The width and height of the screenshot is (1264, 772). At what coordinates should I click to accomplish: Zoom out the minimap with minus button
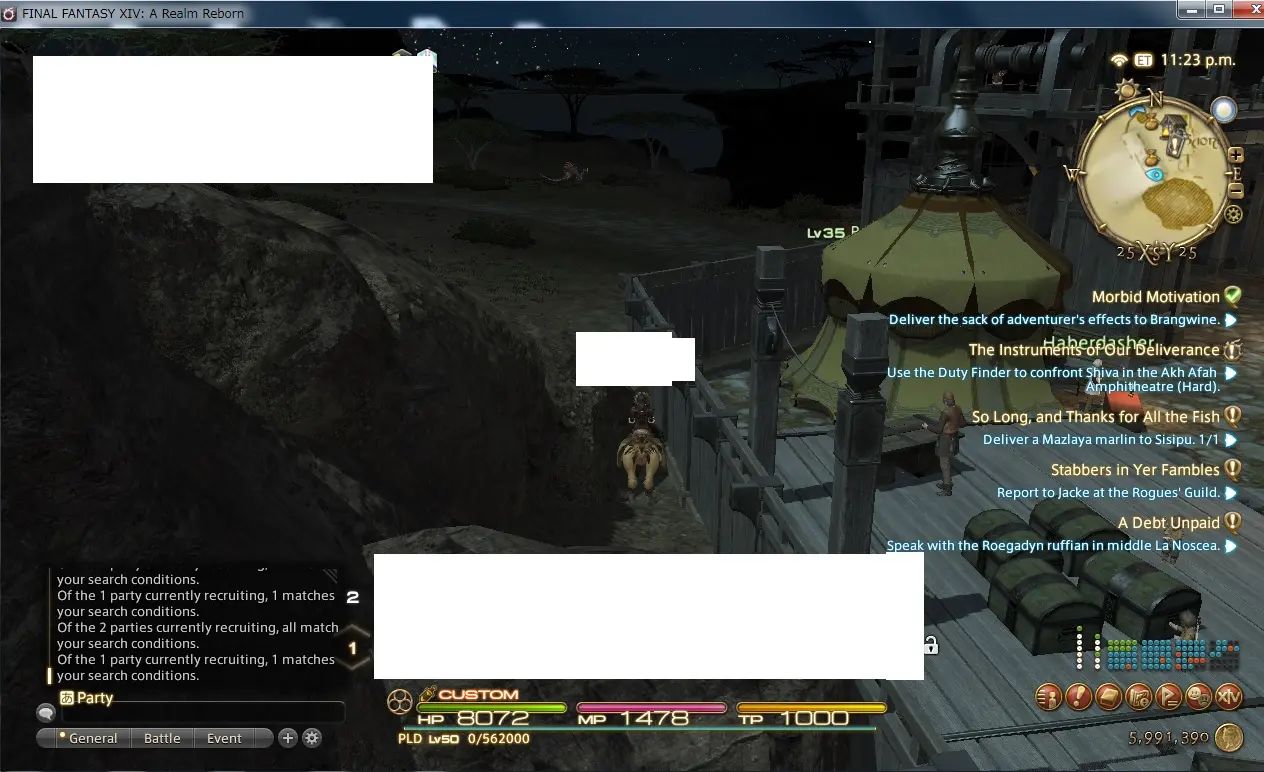(1236, 190)
